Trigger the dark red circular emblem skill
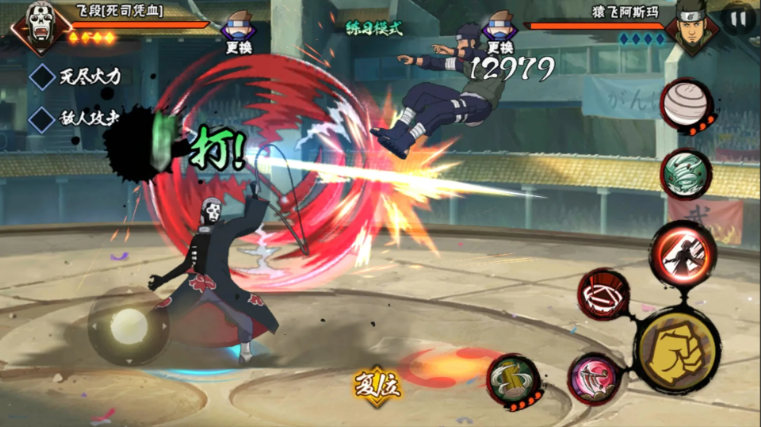This screenshot has width=761, height=427. pos(603,297)
